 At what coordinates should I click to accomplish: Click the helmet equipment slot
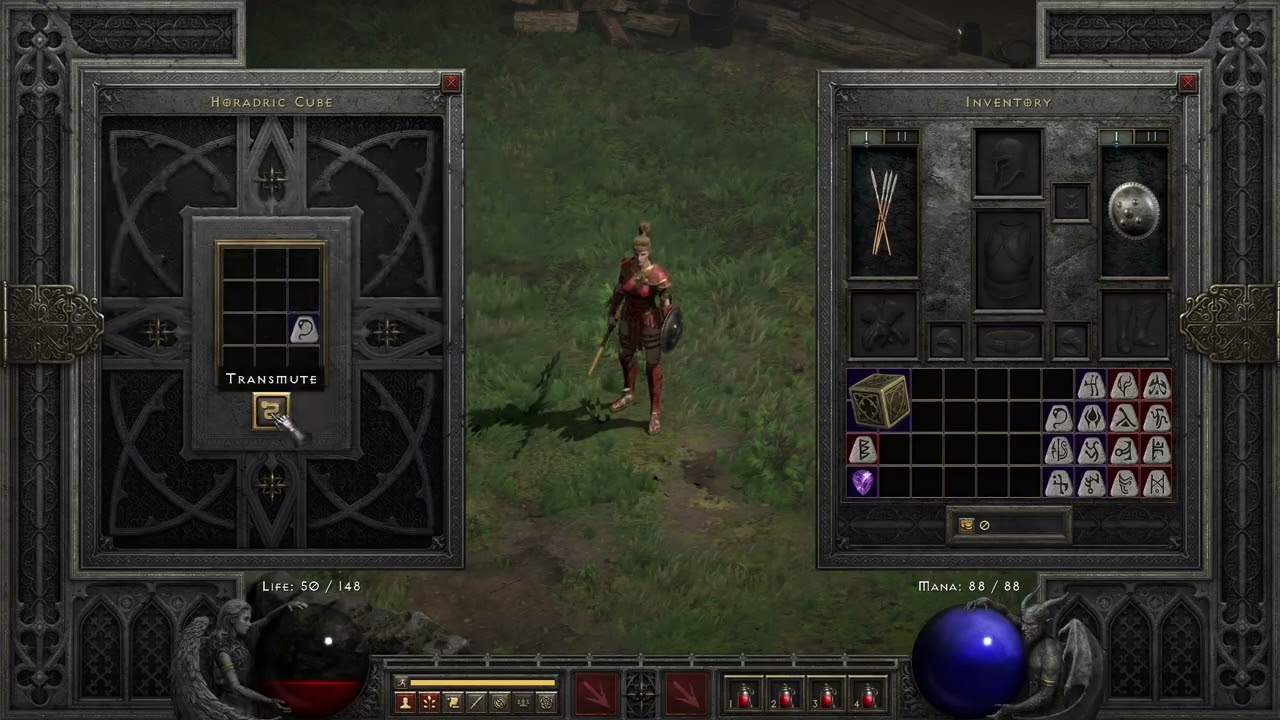coord(1008,164)
